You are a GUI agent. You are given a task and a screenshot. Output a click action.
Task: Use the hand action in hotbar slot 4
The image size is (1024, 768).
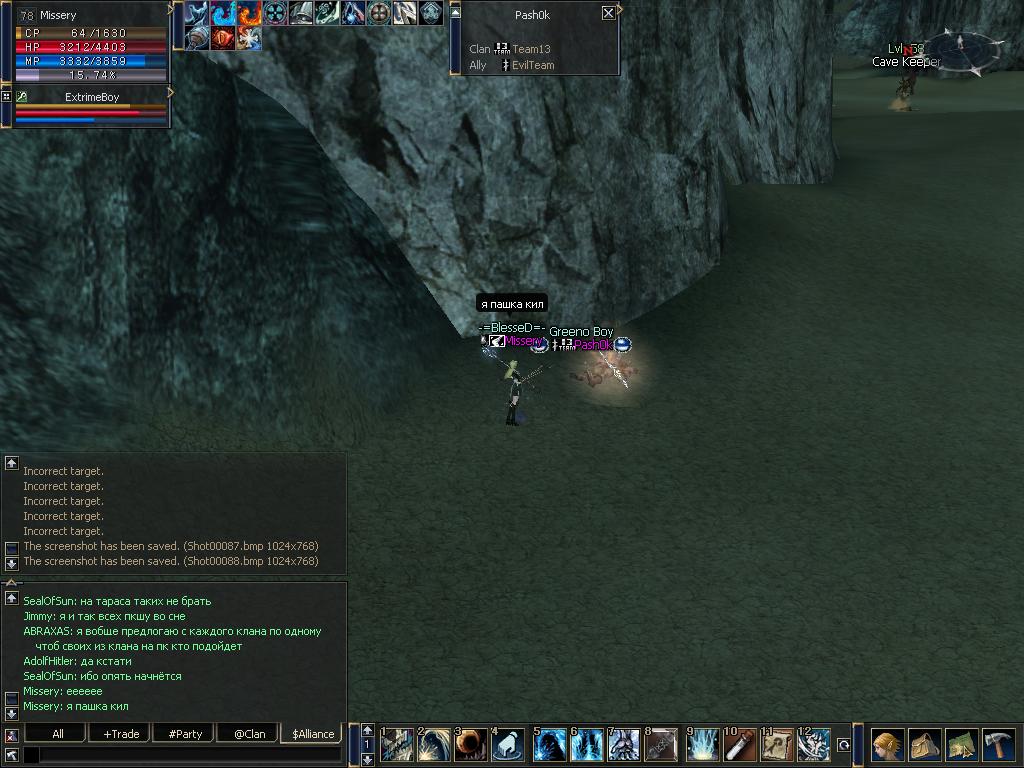pyautogui.click(x=509, y=745)
